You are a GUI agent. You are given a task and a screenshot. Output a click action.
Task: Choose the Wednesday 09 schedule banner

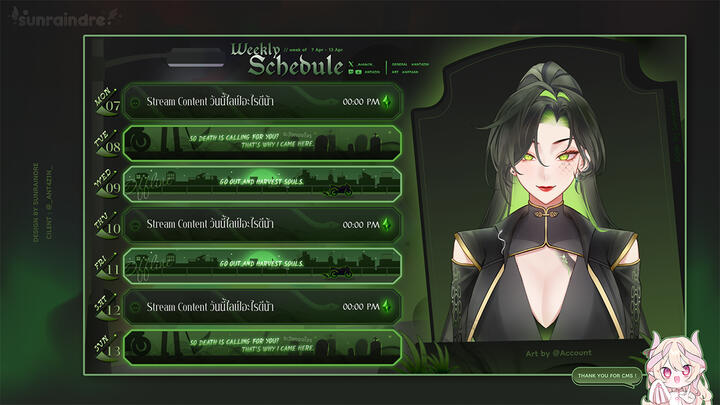pos(262,184)
